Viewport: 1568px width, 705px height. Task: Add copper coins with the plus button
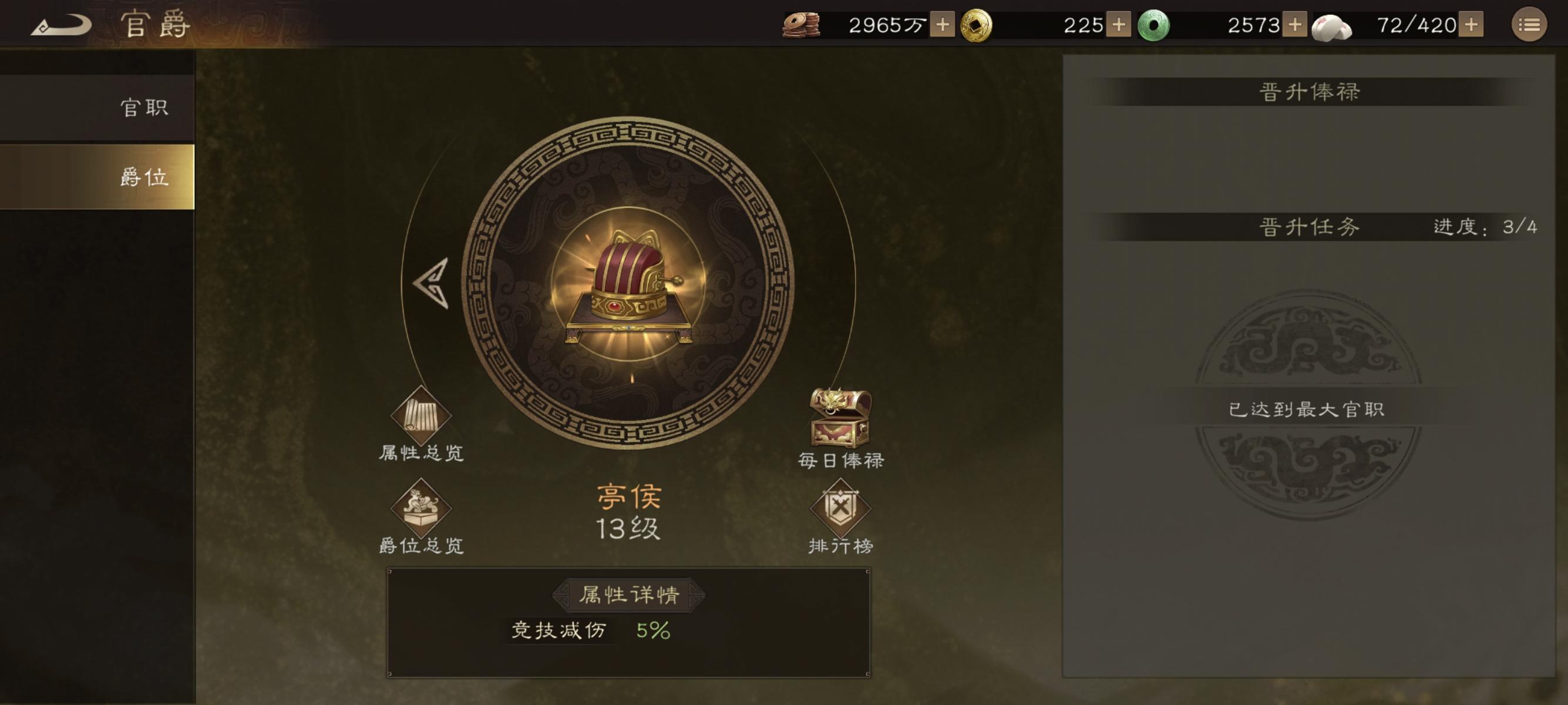[x=942, y=24]
